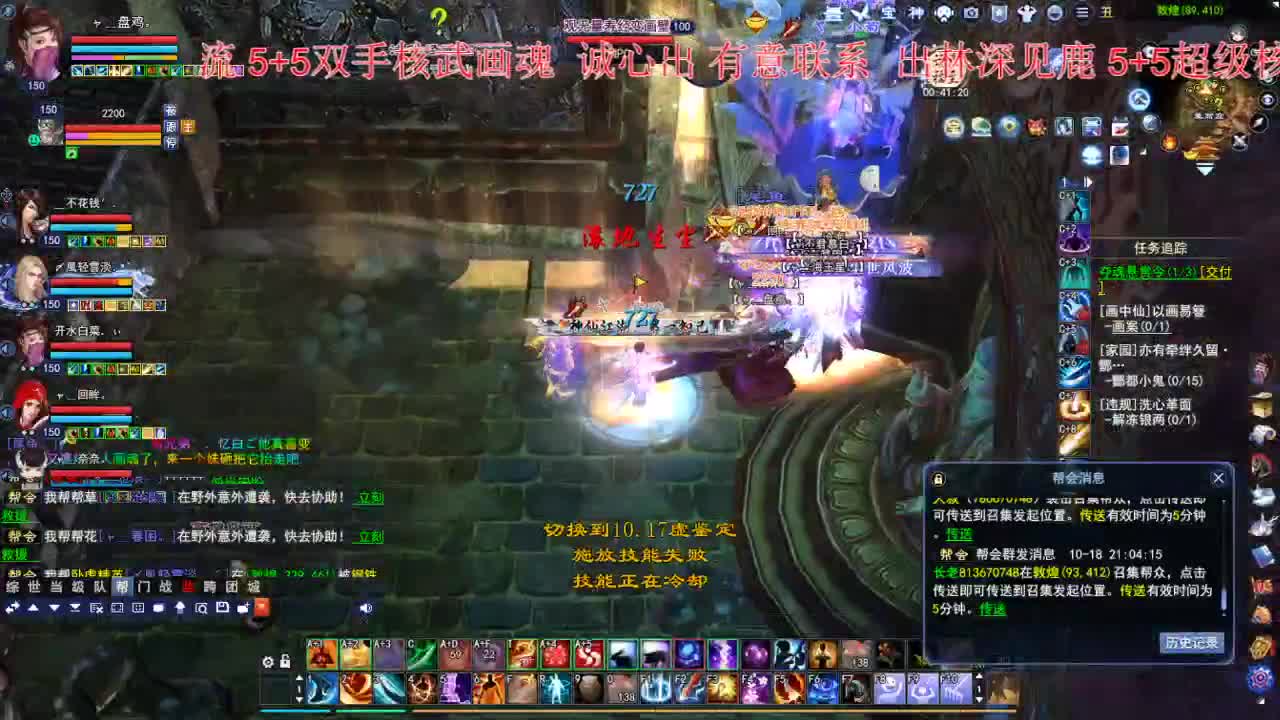Expand the minimap eye visibility options
The width and height of the screenshot is (1280, 720).
[1267, 100]
